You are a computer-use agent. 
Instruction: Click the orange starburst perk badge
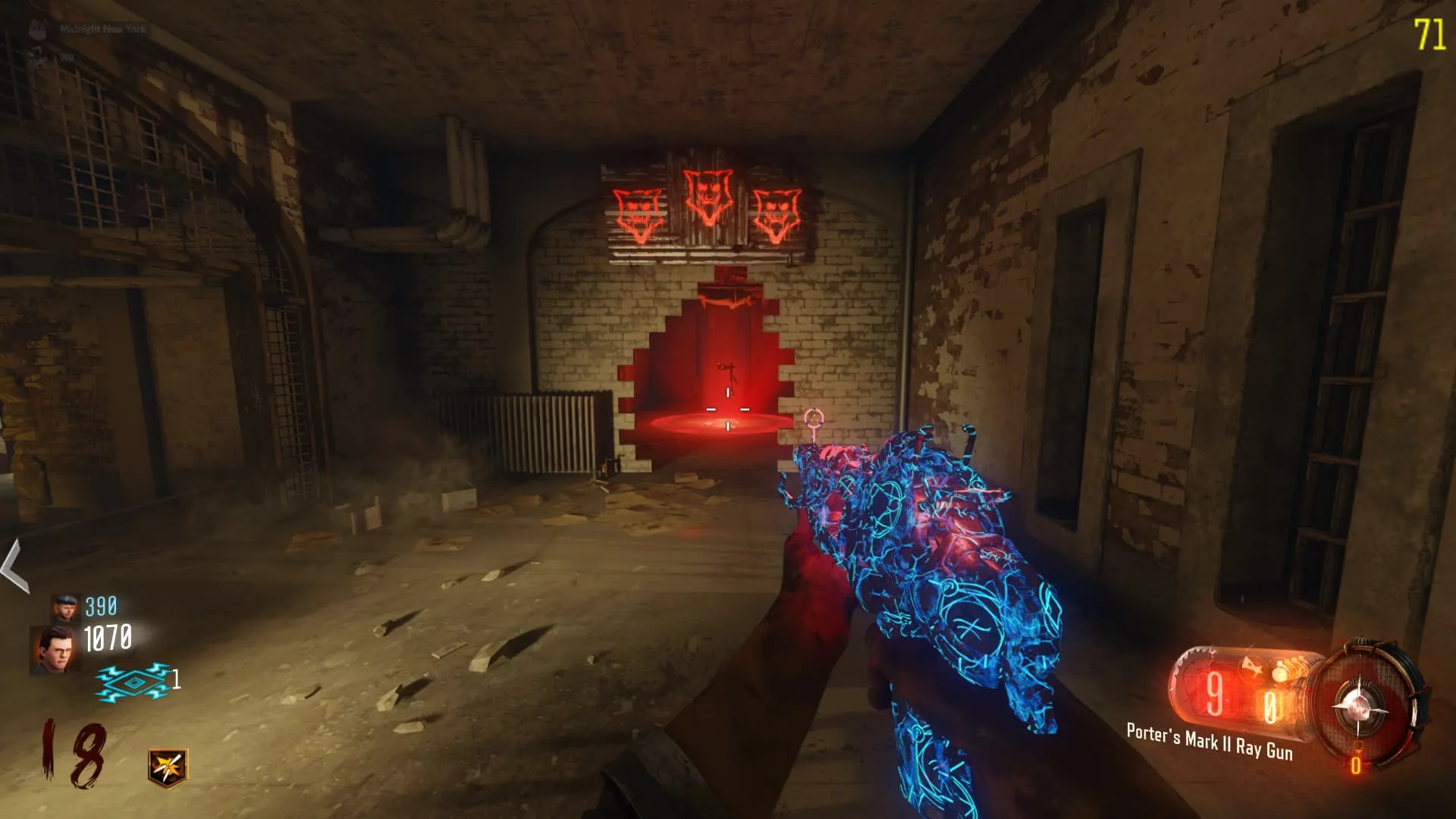[168, 767]
